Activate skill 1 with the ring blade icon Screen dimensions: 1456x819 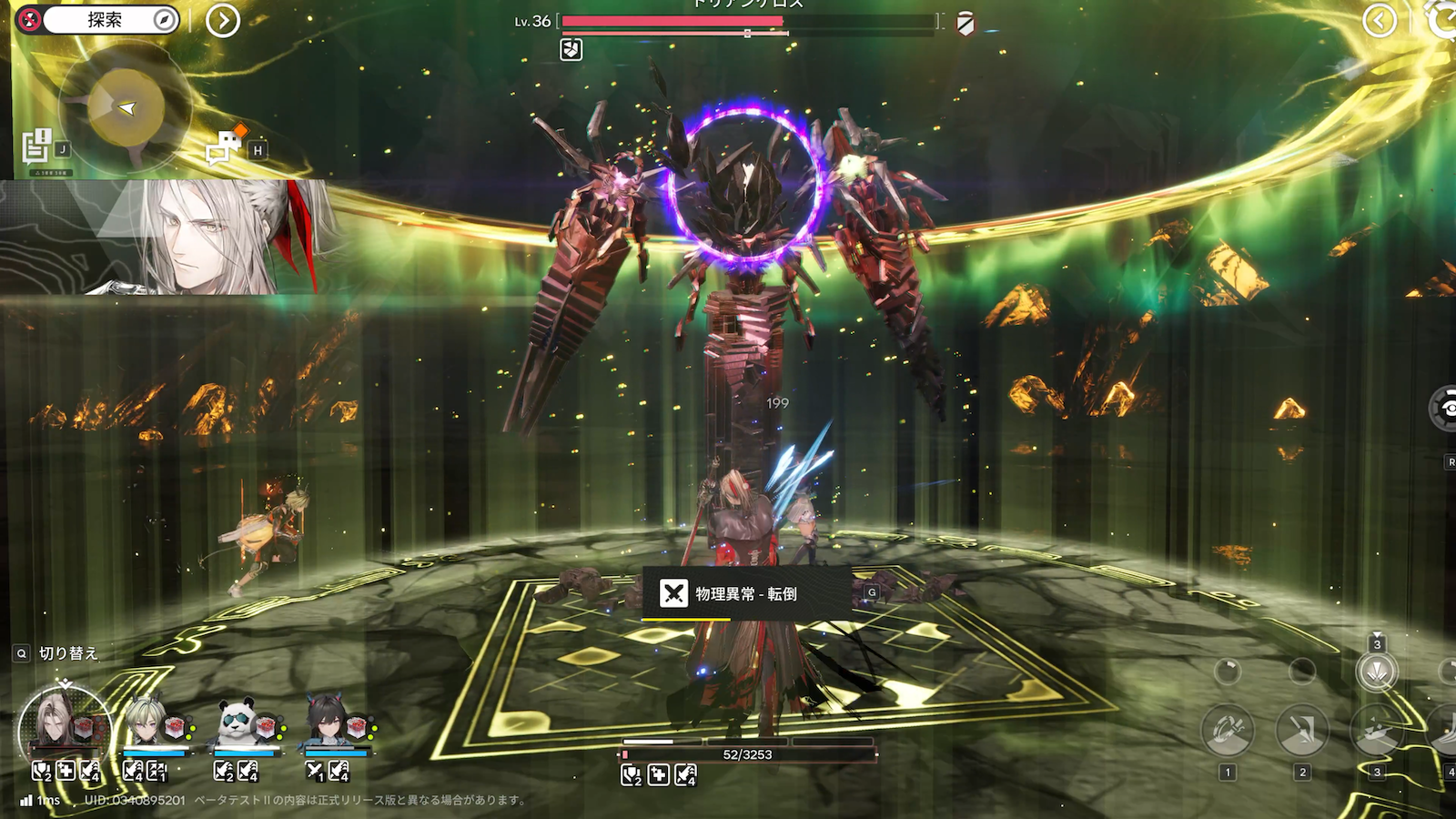[x=1228, y=731]
